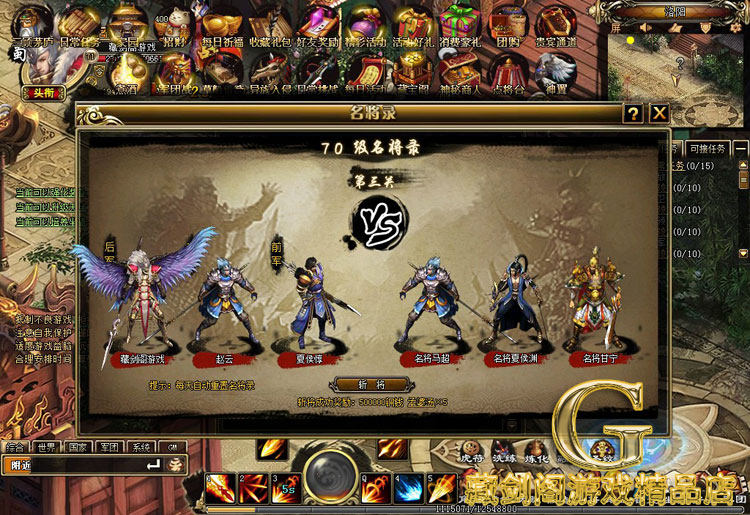Open help for the 名将录 panel

pyautogui.click(x=633, y=113)
